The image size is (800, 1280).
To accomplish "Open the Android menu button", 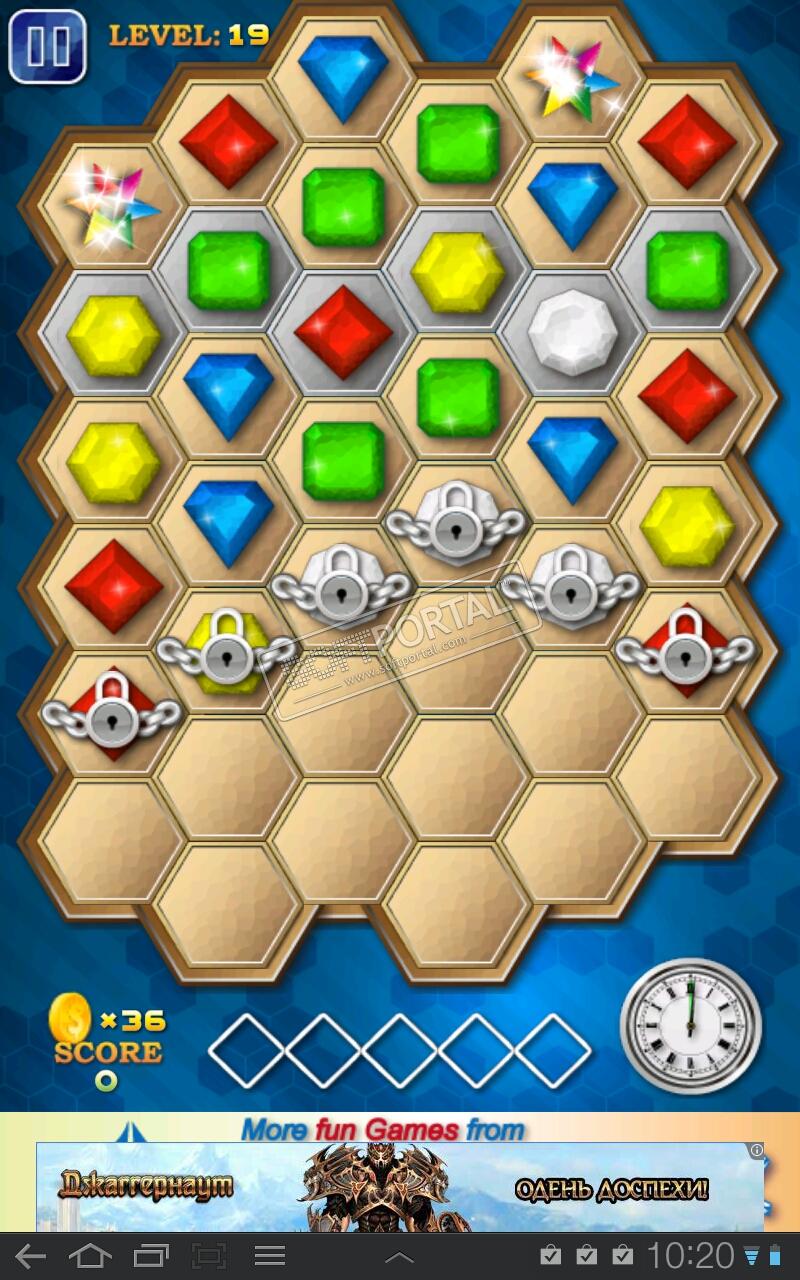I will click(x=270, y=1256).
